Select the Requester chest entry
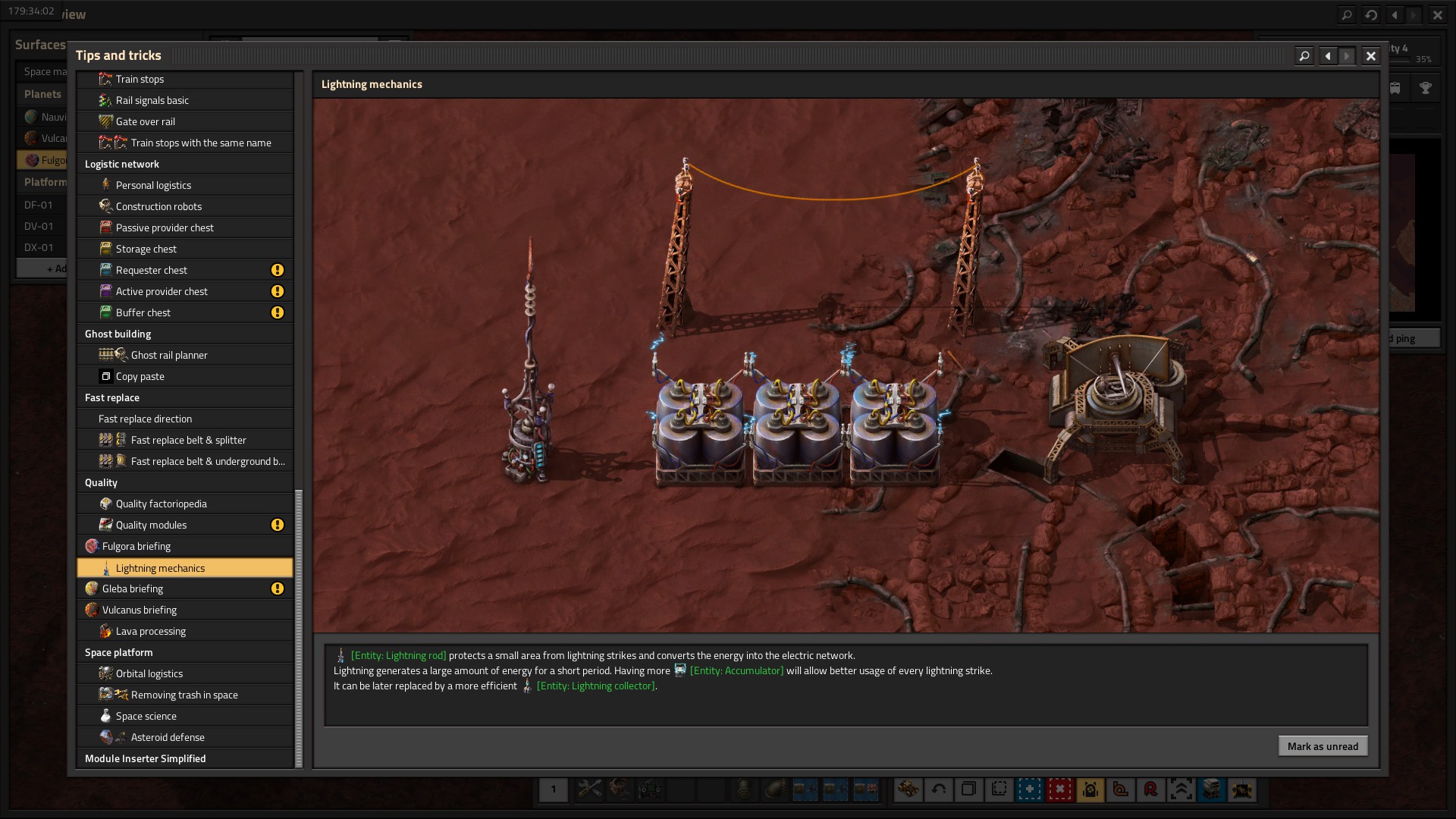This screenshot has height=819, width=1456. (x=151, y=270)
